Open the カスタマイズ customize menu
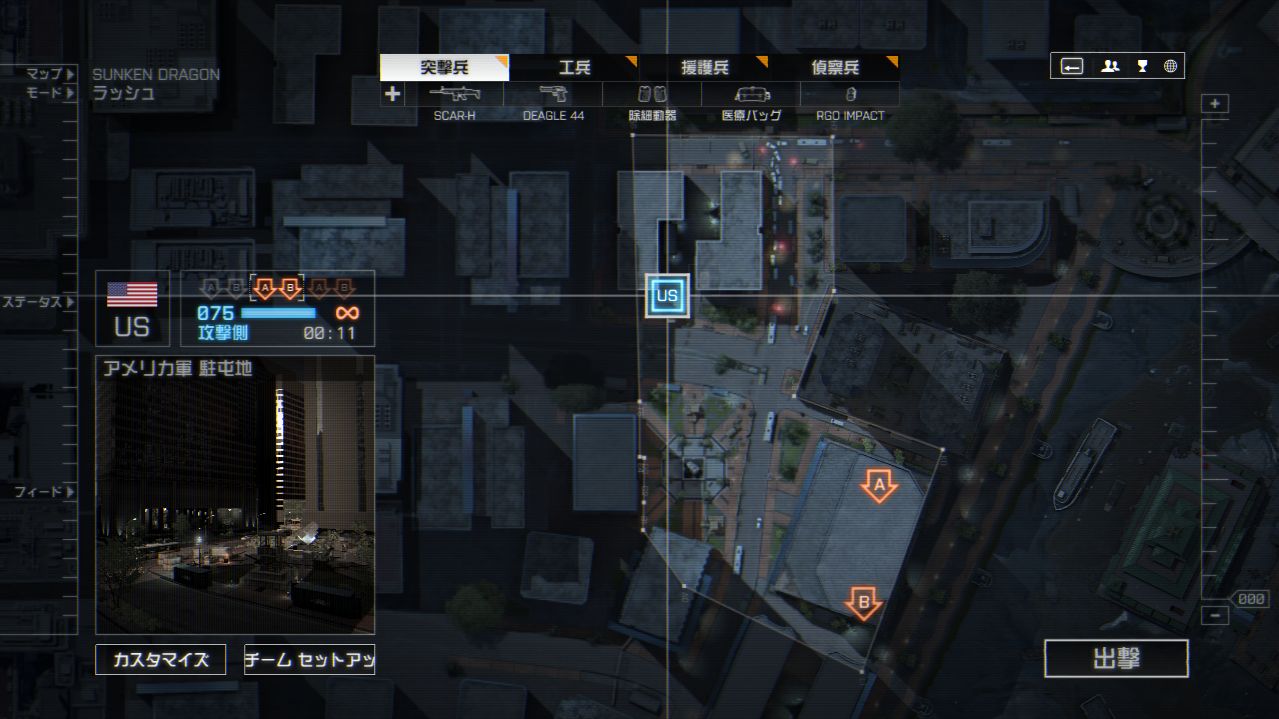Image resolution: width=1279 pixels, height=719 pixels. 160,660
